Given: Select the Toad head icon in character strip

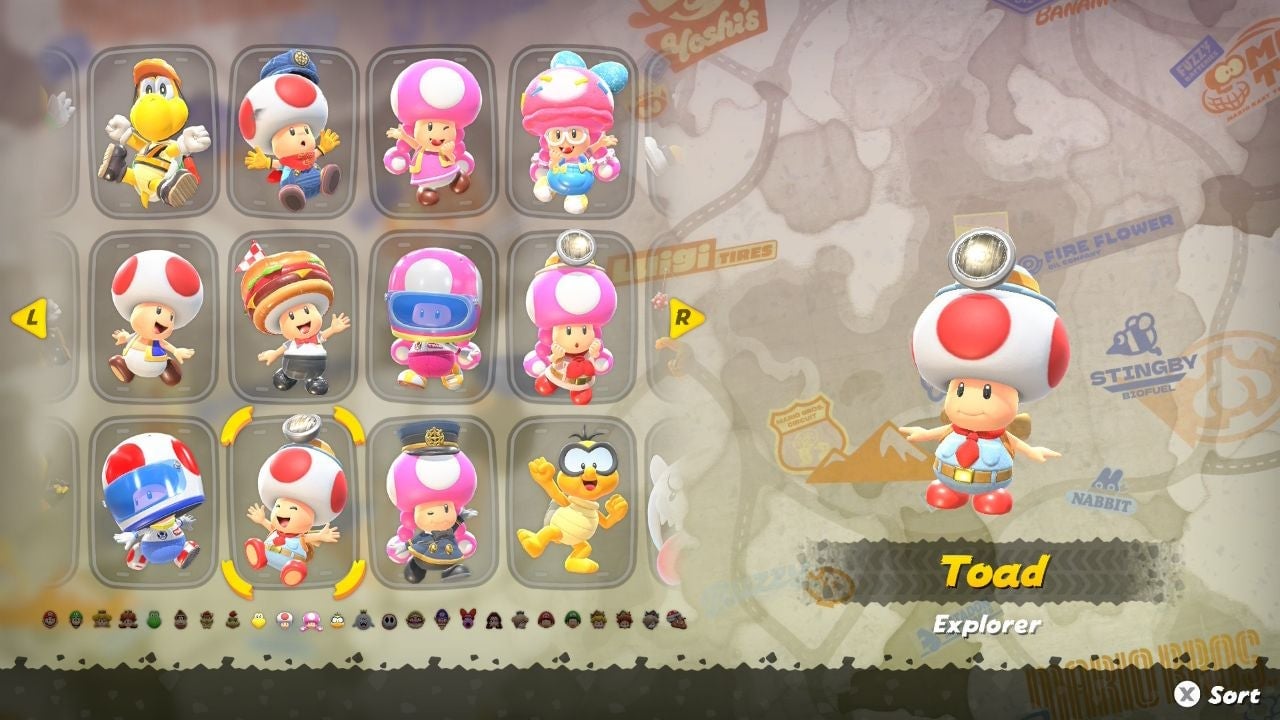Looking at the screenshot, I should [284, 620].
